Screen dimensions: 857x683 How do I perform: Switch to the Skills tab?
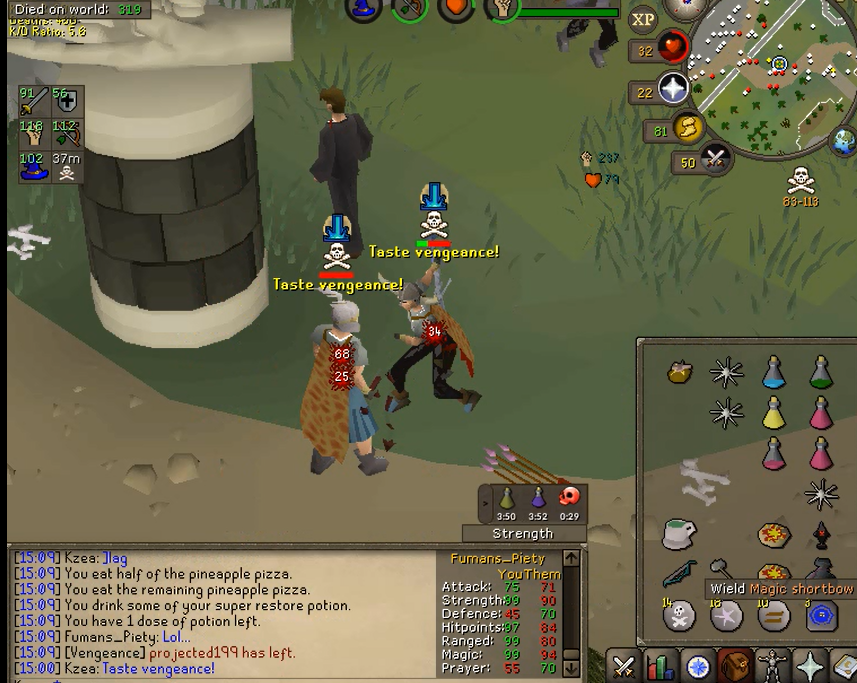point(661,665)
